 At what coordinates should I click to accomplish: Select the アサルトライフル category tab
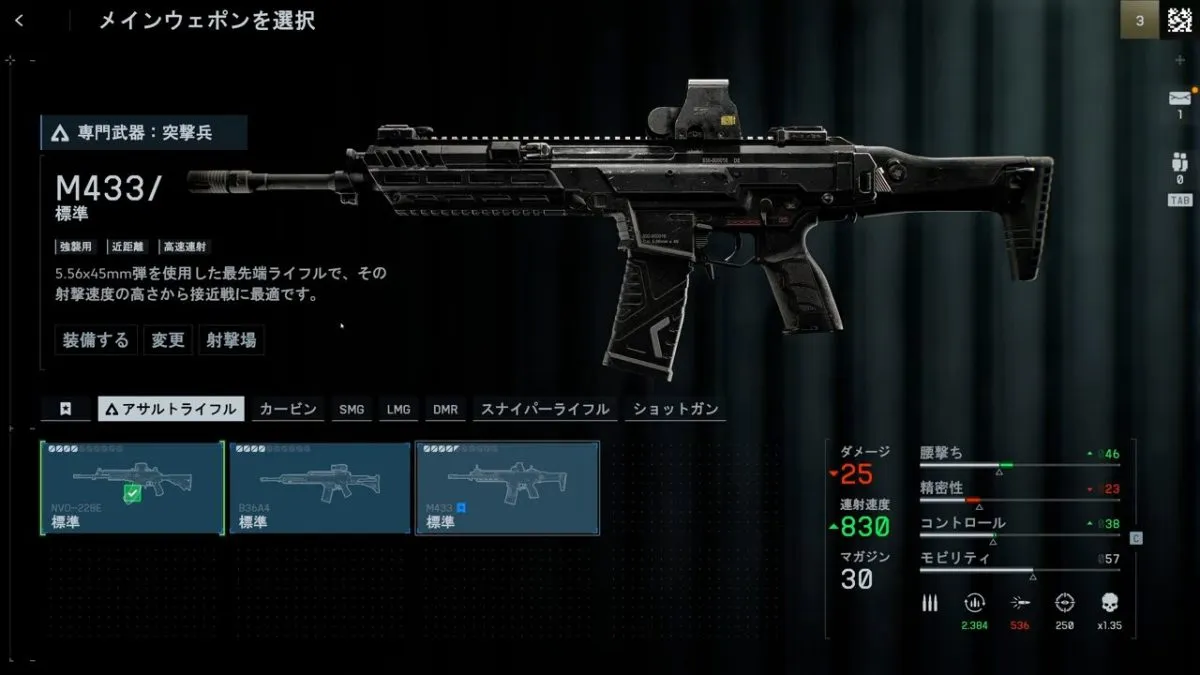[172, 409]
